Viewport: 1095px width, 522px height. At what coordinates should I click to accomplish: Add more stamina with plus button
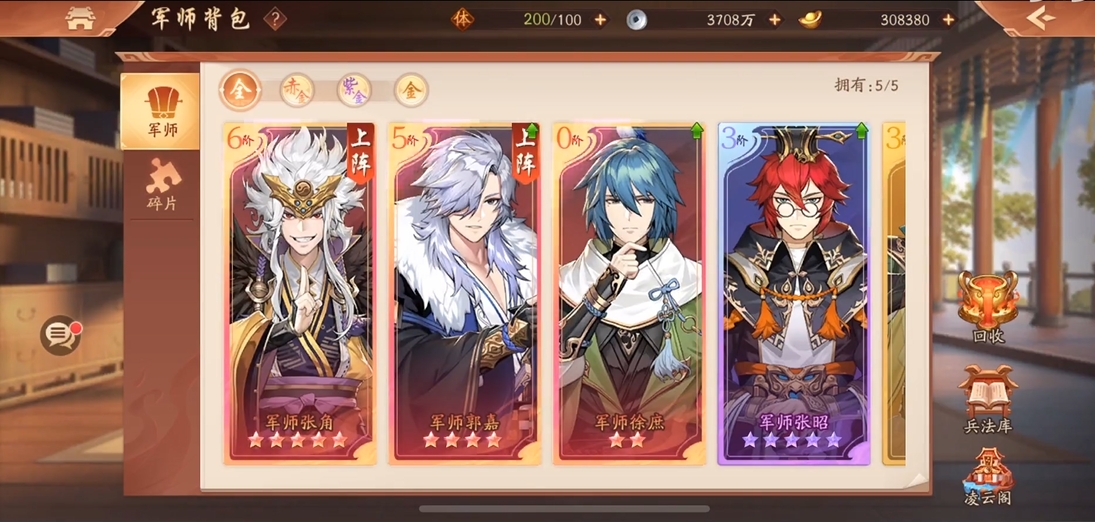600,19
